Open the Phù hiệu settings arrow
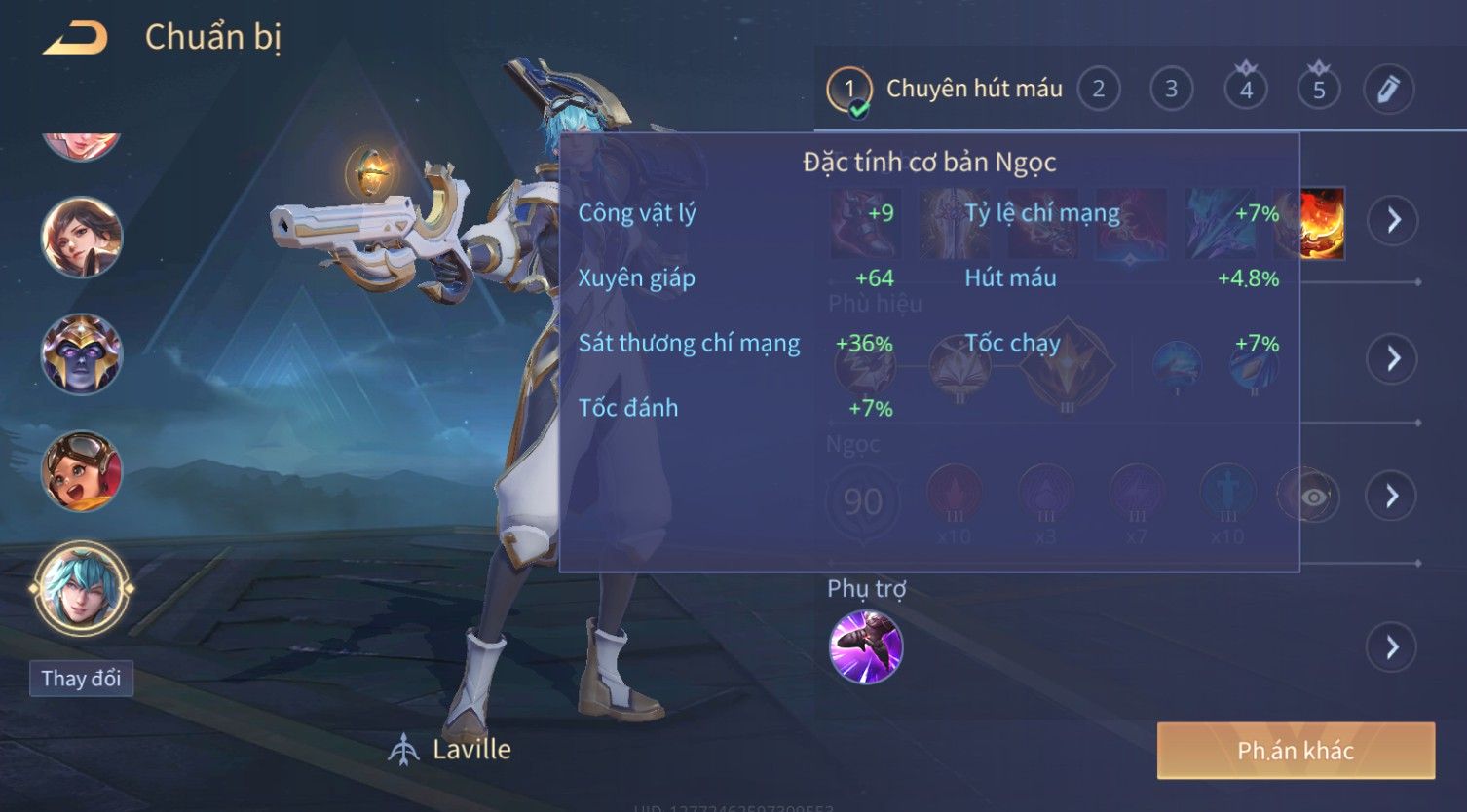The width and height of the screenshot is (1467, 812). tap(1393, 358)
